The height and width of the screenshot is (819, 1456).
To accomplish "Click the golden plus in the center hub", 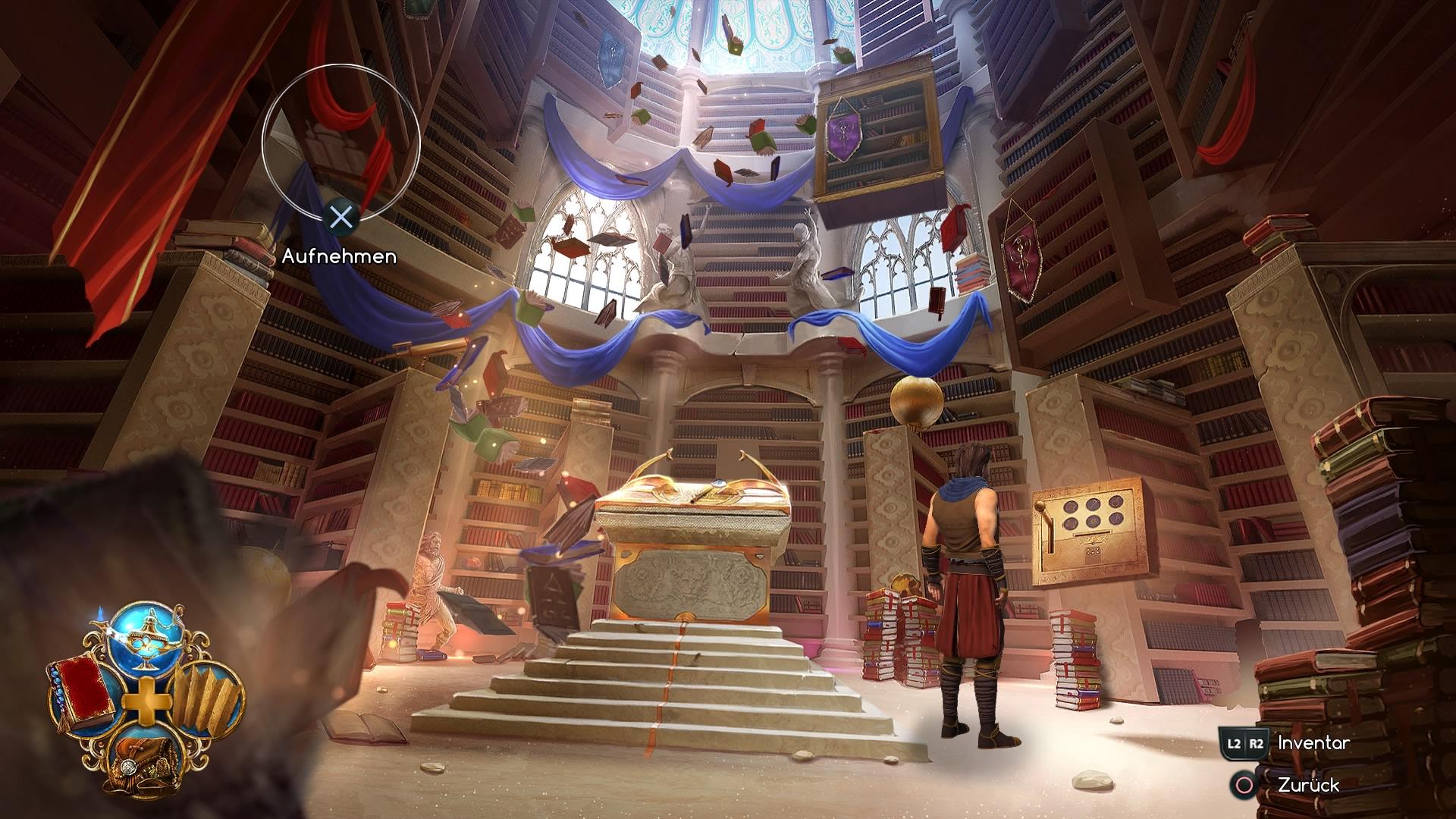I will pyautogui.click(x=146, y=701).
